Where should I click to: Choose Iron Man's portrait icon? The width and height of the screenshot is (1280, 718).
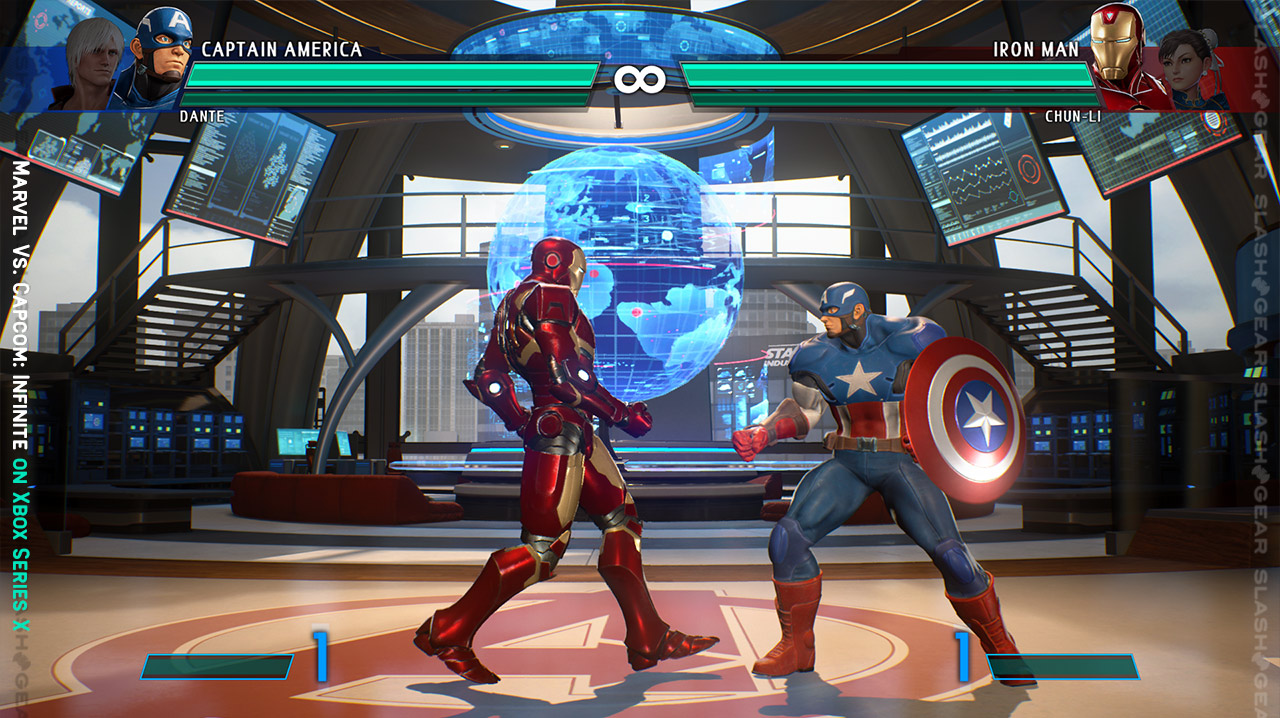click(x=1118, y=50)
